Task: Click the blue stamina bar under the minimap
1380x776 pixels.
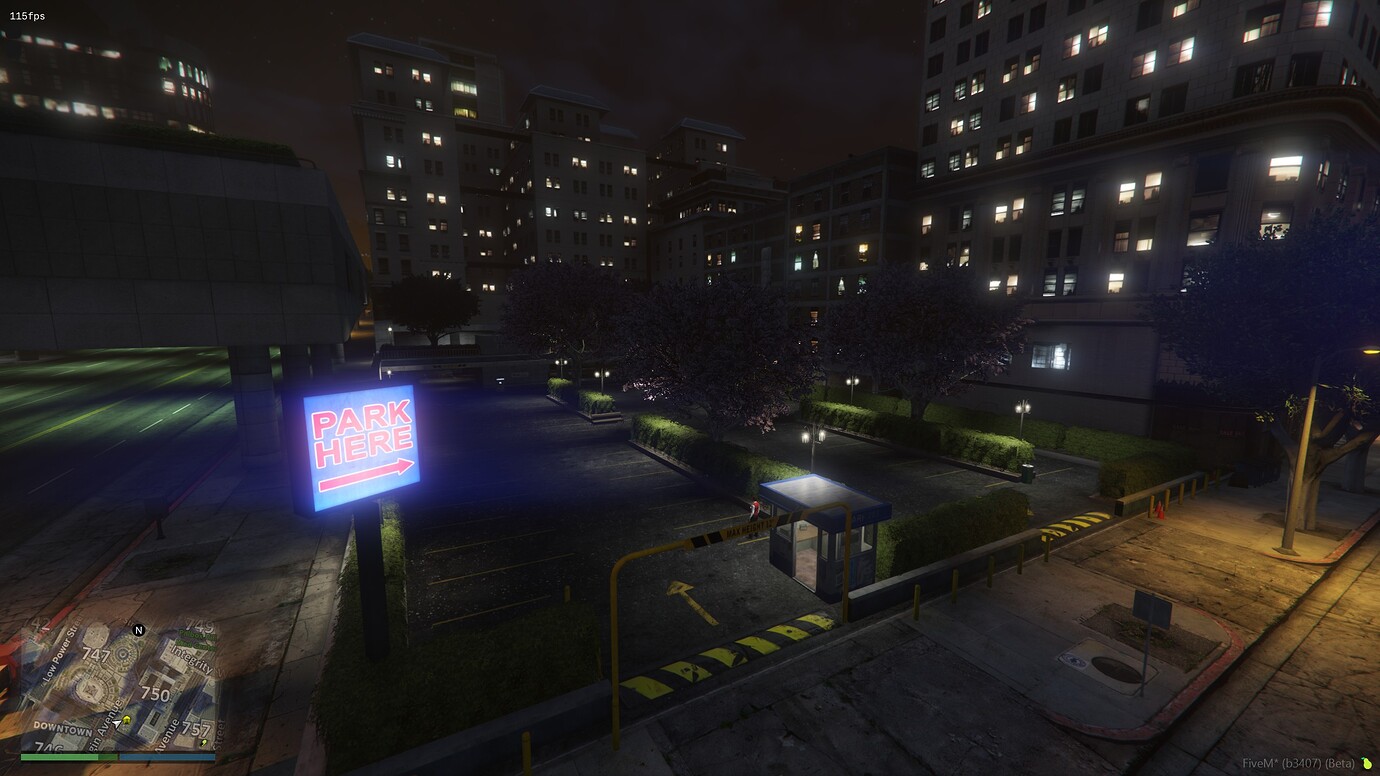Action: pyautogui.click(x=168, y=757)
